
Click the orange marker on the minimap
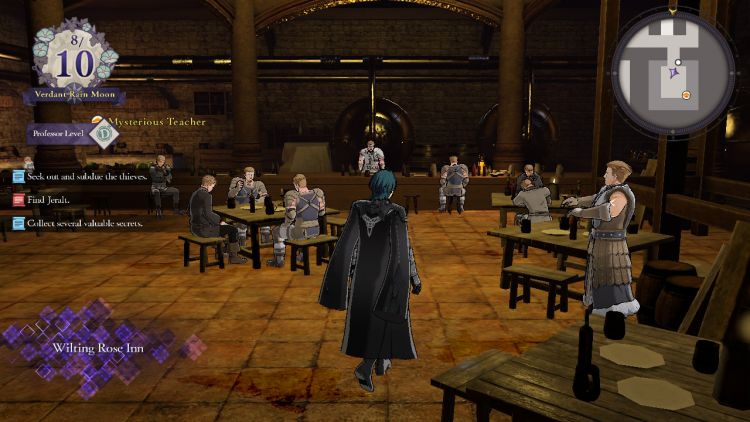pyautogui.click(x=686, y=95)
